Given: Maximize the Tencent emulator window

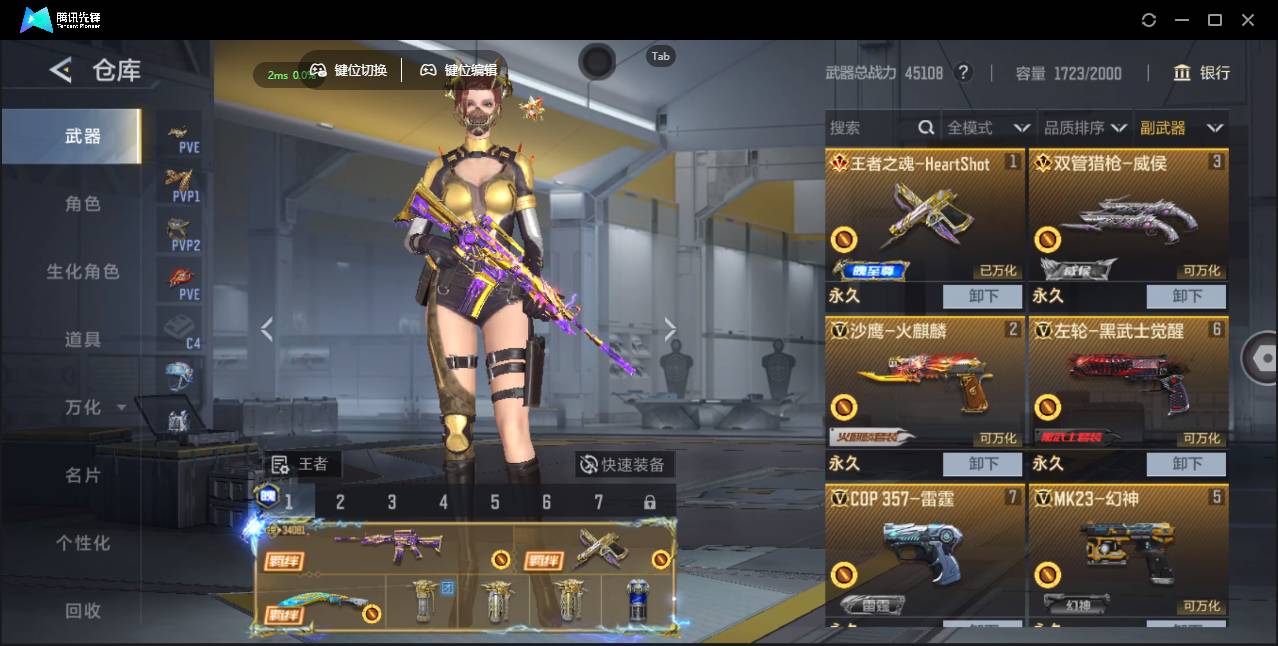Looking at the screenshot, I should [x=1215, y=20].
